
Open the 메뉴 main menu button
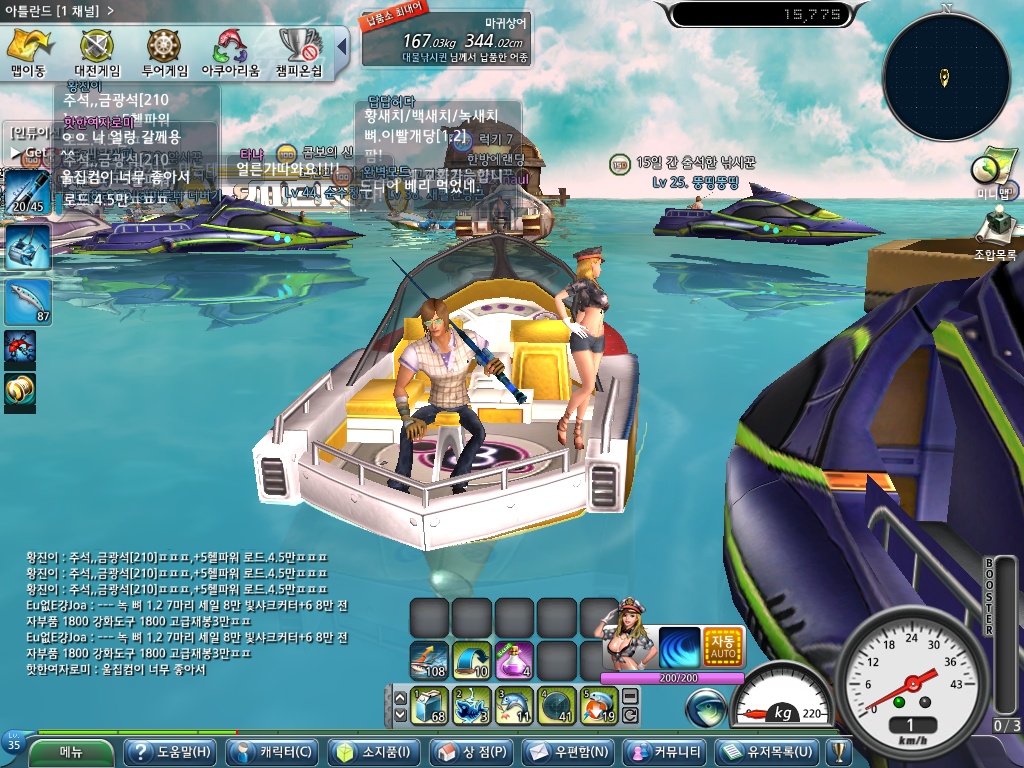pyautogui.click(x=70, y=752)
